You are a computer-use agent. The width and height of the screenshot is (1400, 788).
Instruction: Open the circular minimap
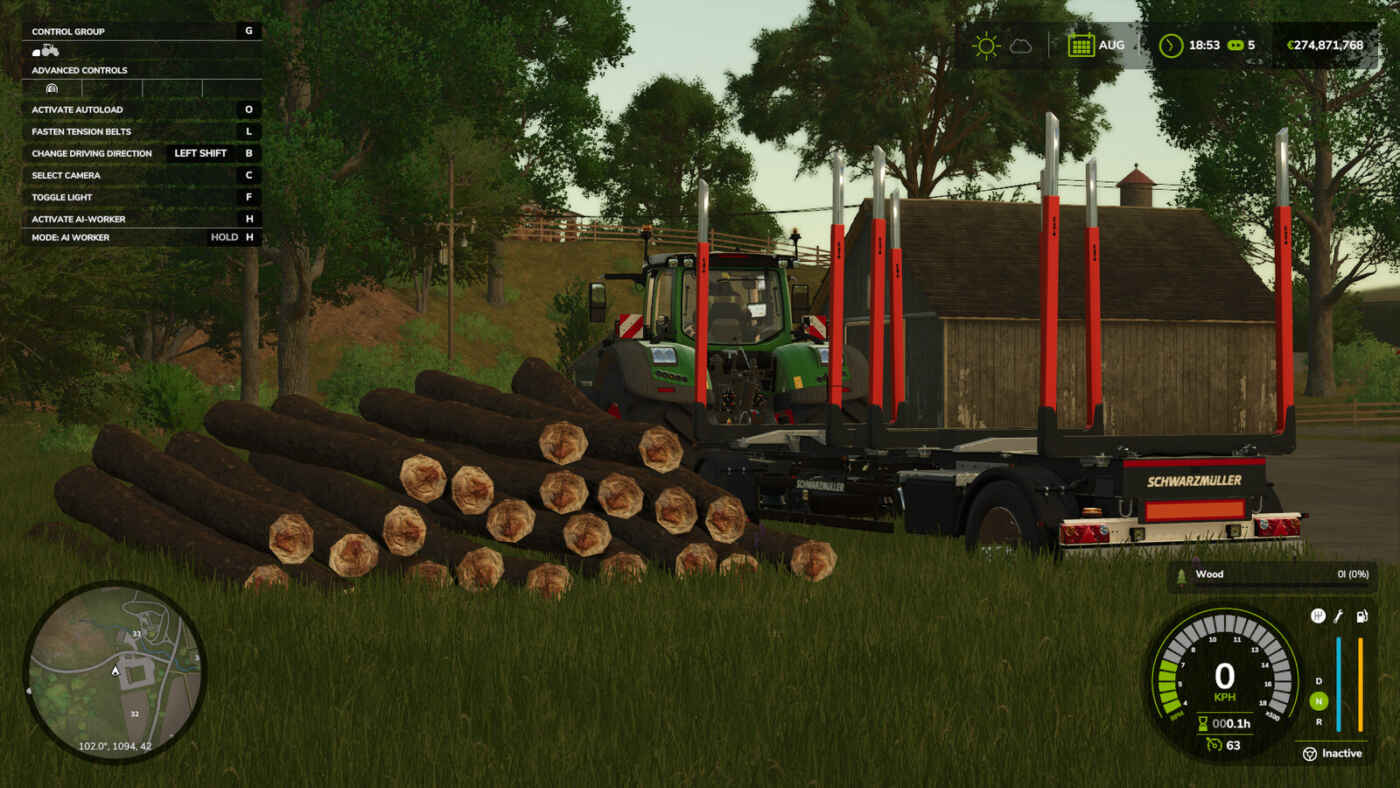pyautogui.click(x=114, y=672)
